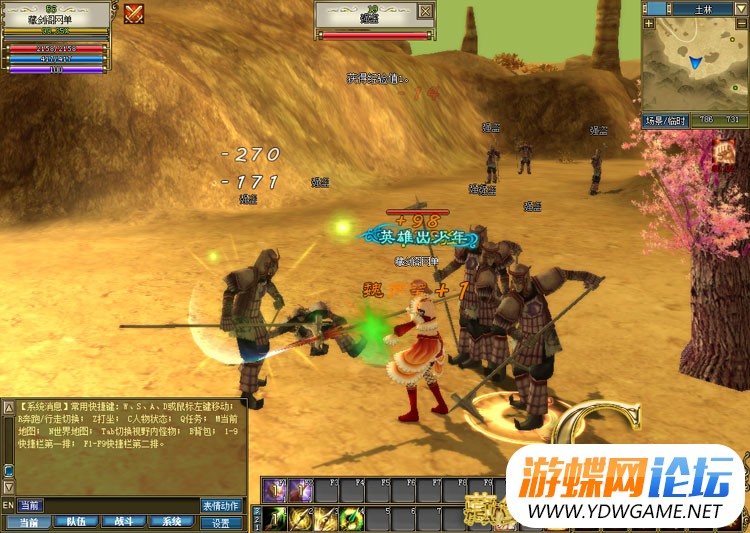Click the red icon below the minimap
This screenshot has height=533, width=750.
click(723, 153)
